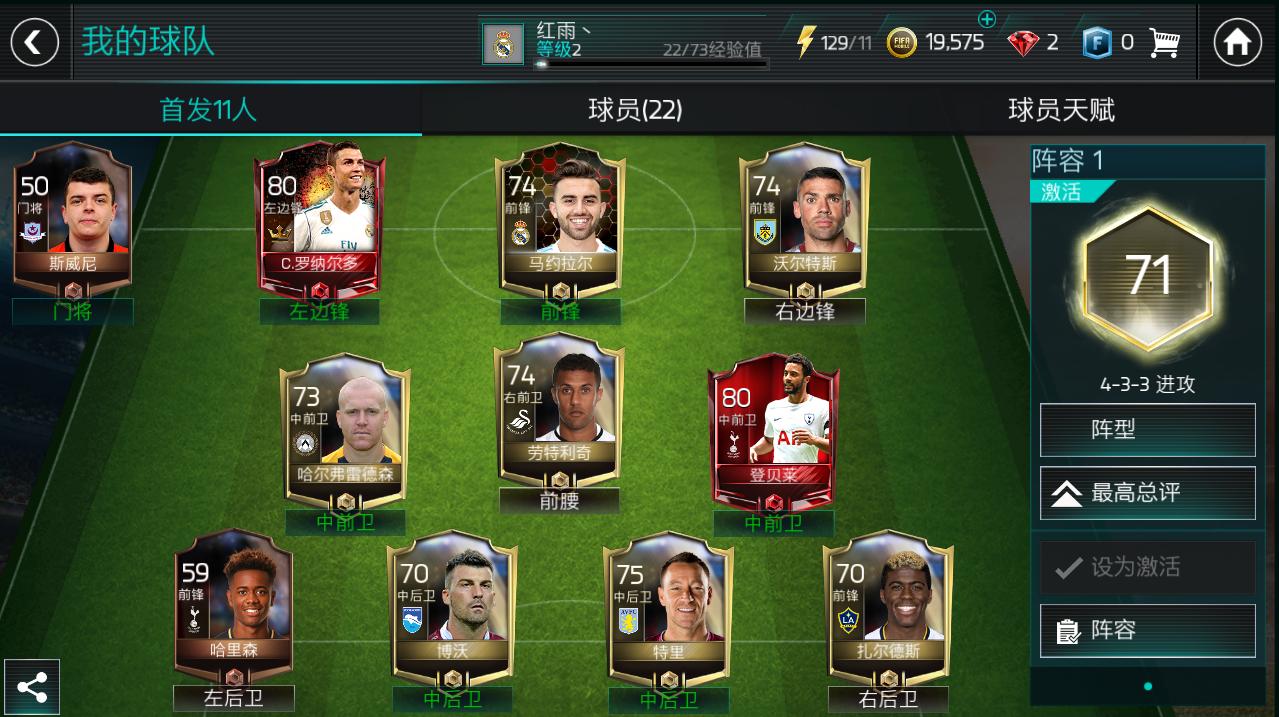Select the 哈里森 left-back card
Image resolution: width=1279 pixels, height=717 pixels.
click(x=234, y=602)
